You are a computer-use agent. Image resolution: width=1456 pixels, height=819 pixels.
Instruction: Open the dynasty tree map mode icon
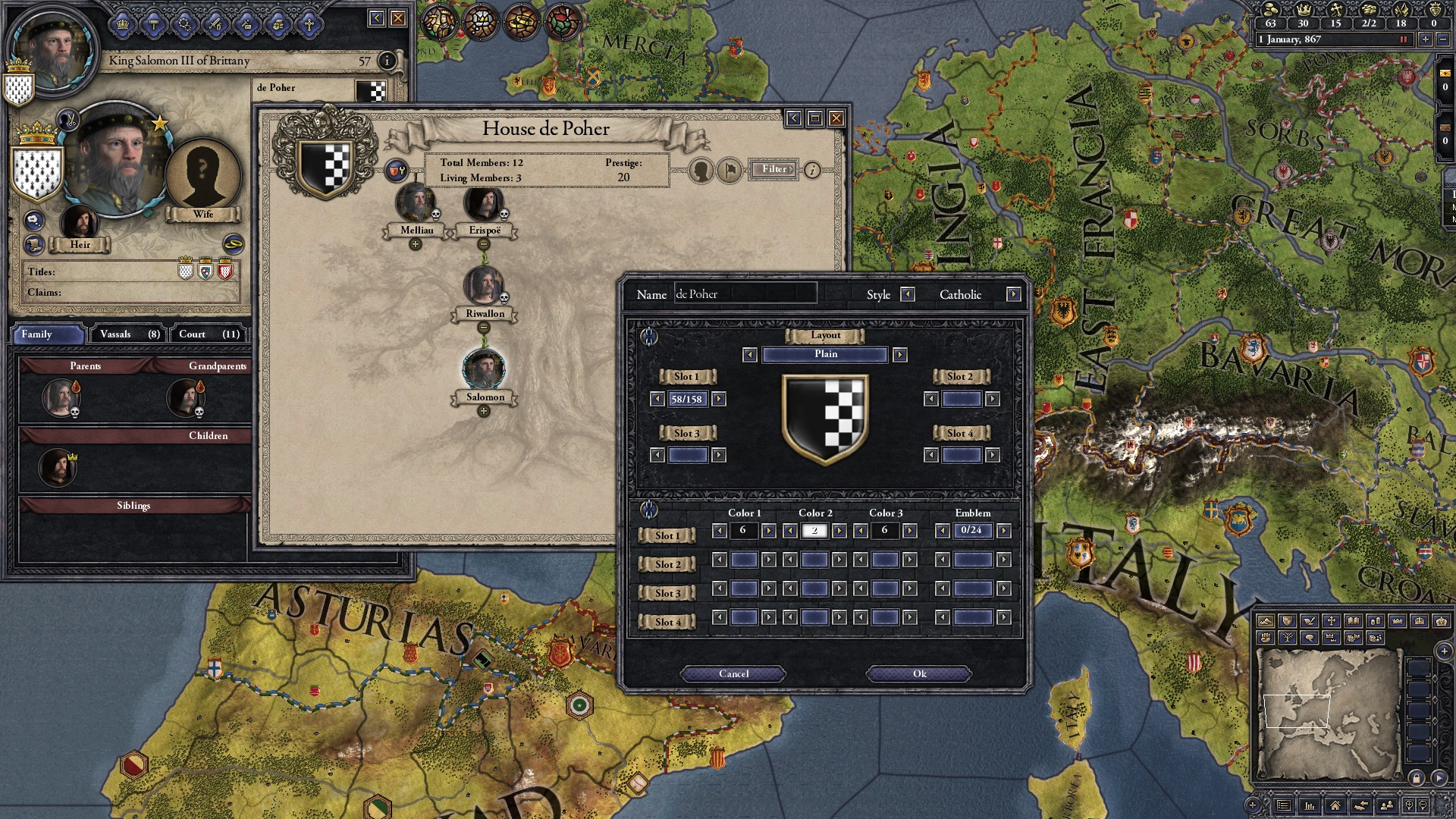point(1287,637)
